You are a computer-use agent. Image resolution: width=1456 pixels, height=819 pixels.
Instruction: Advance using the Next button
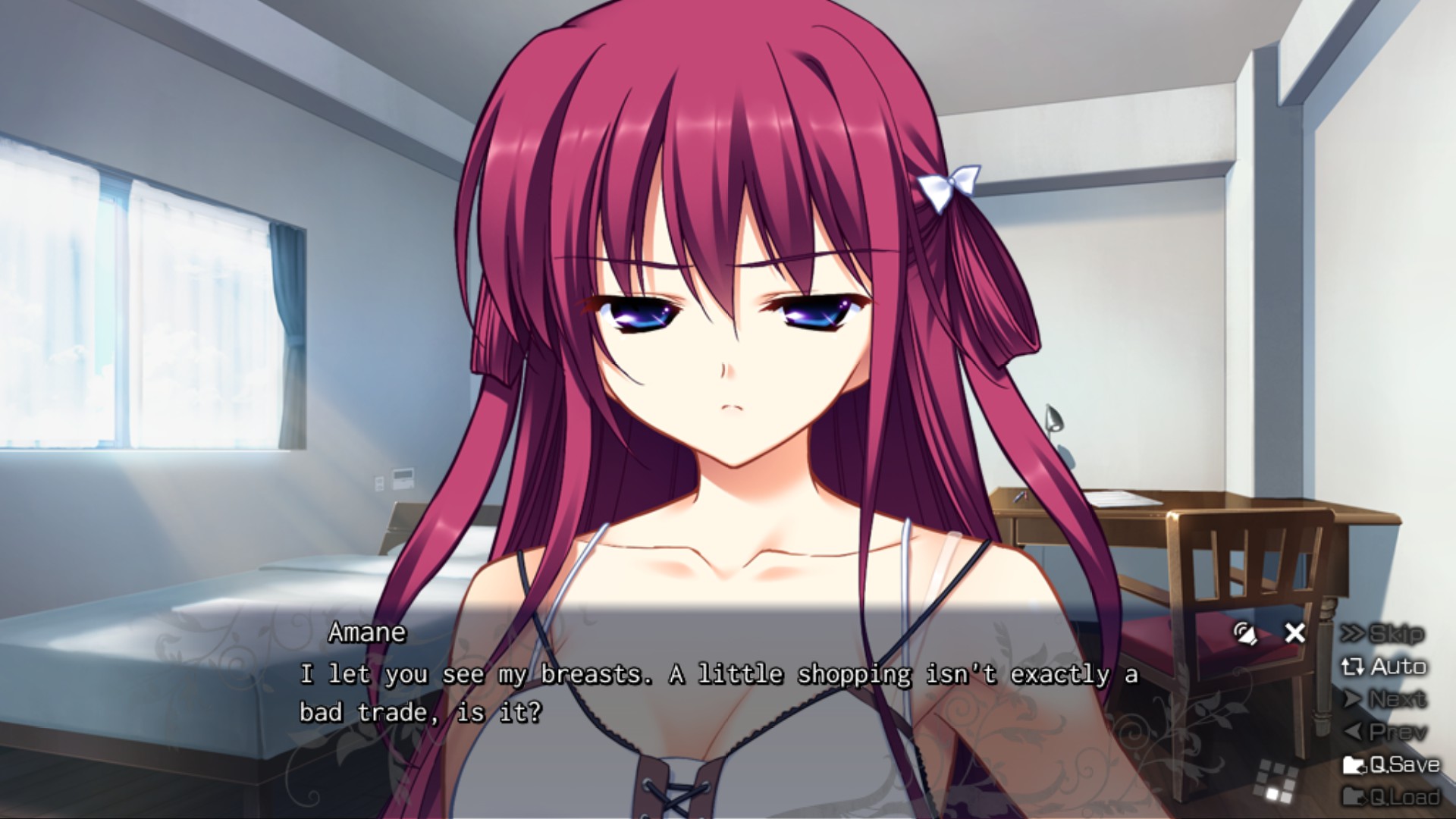[x=1383, y=698]
